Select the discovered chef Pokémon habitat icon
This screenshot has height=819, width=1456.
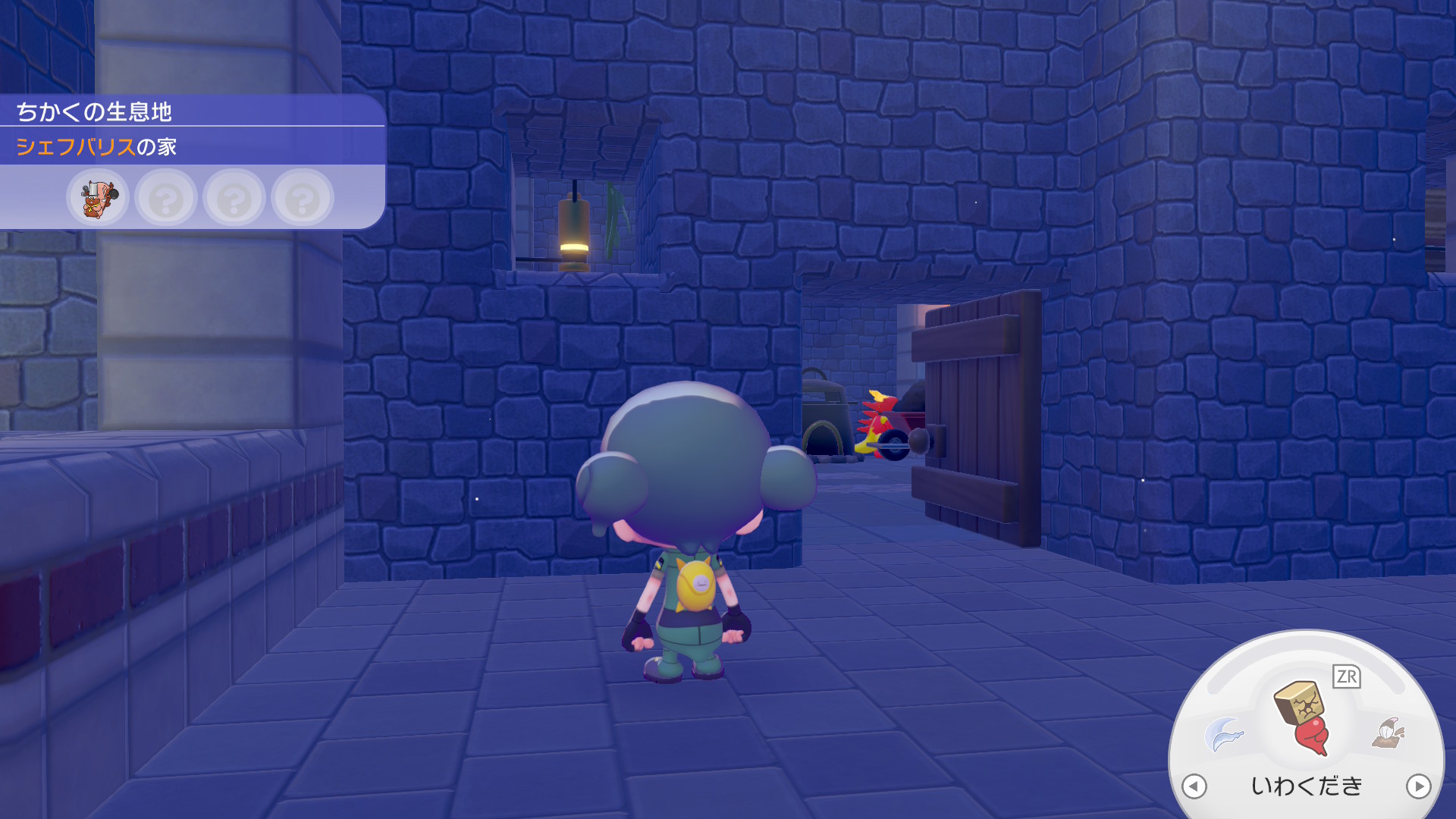tap(98, 199)
